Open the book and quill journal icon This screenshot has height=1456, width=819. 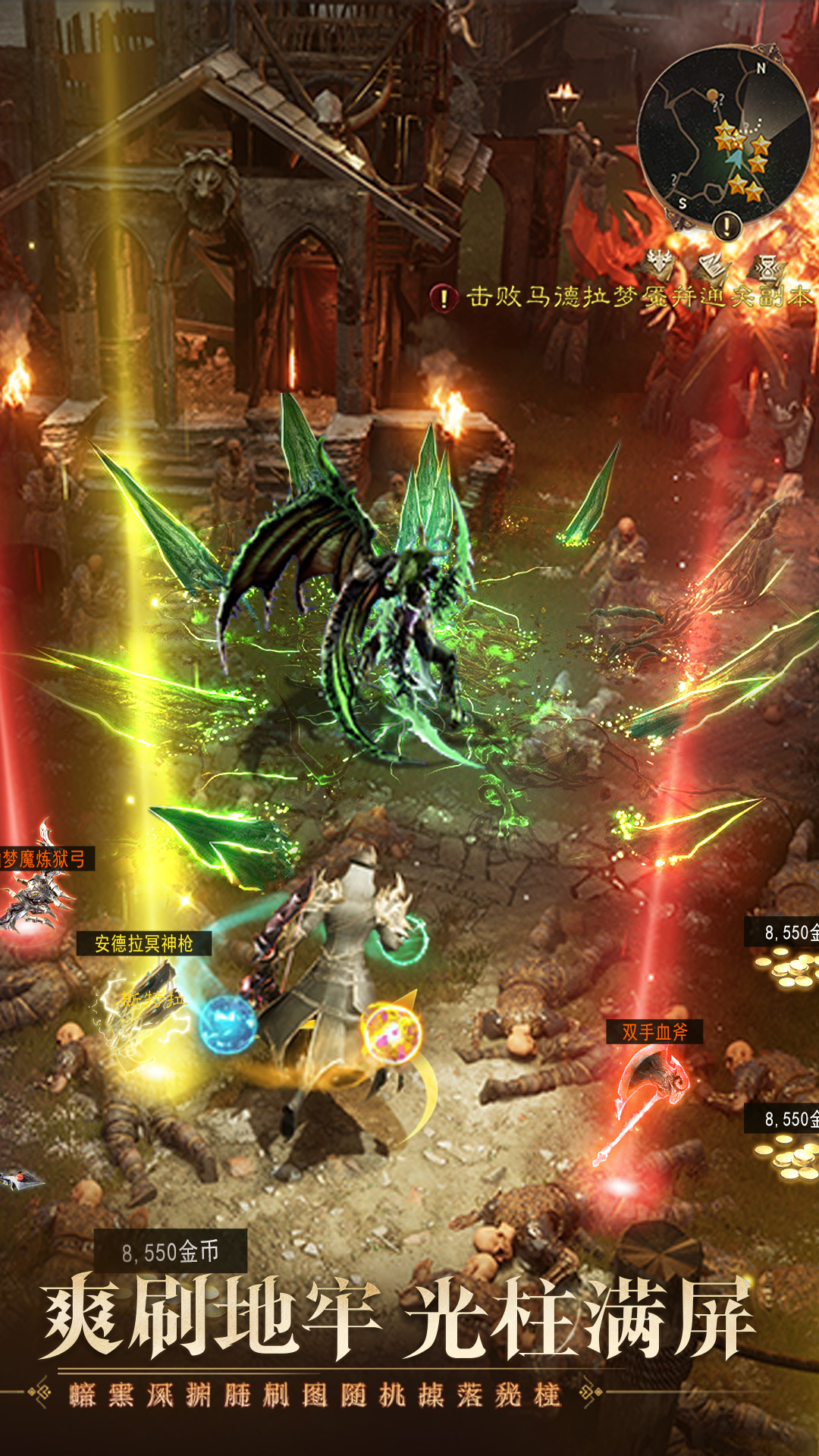[711, 265]
